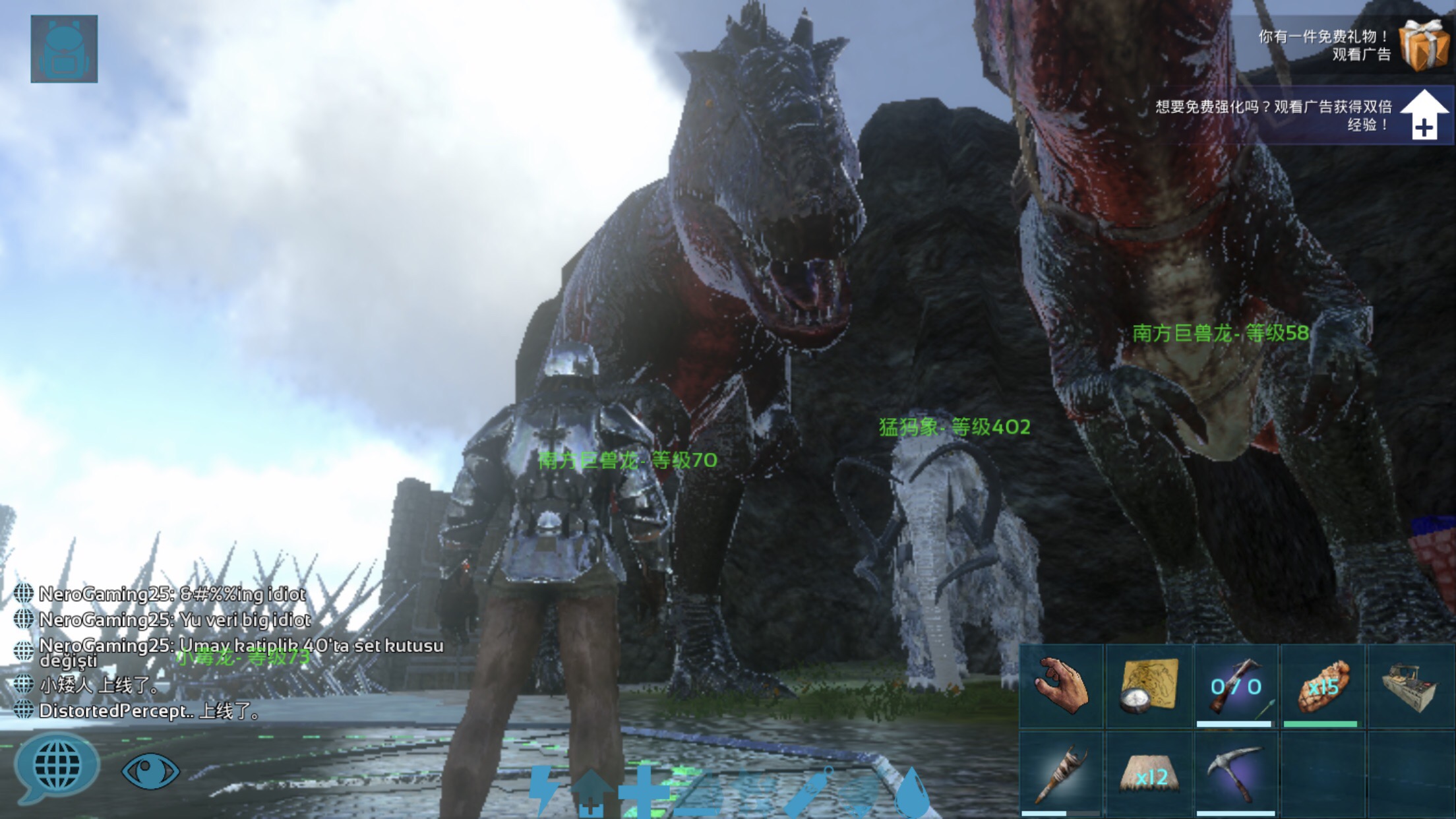The height and width of the screenshot is (819, 1456).
Task: Activate the double XP boost arrow
Action: (1423, 115)
